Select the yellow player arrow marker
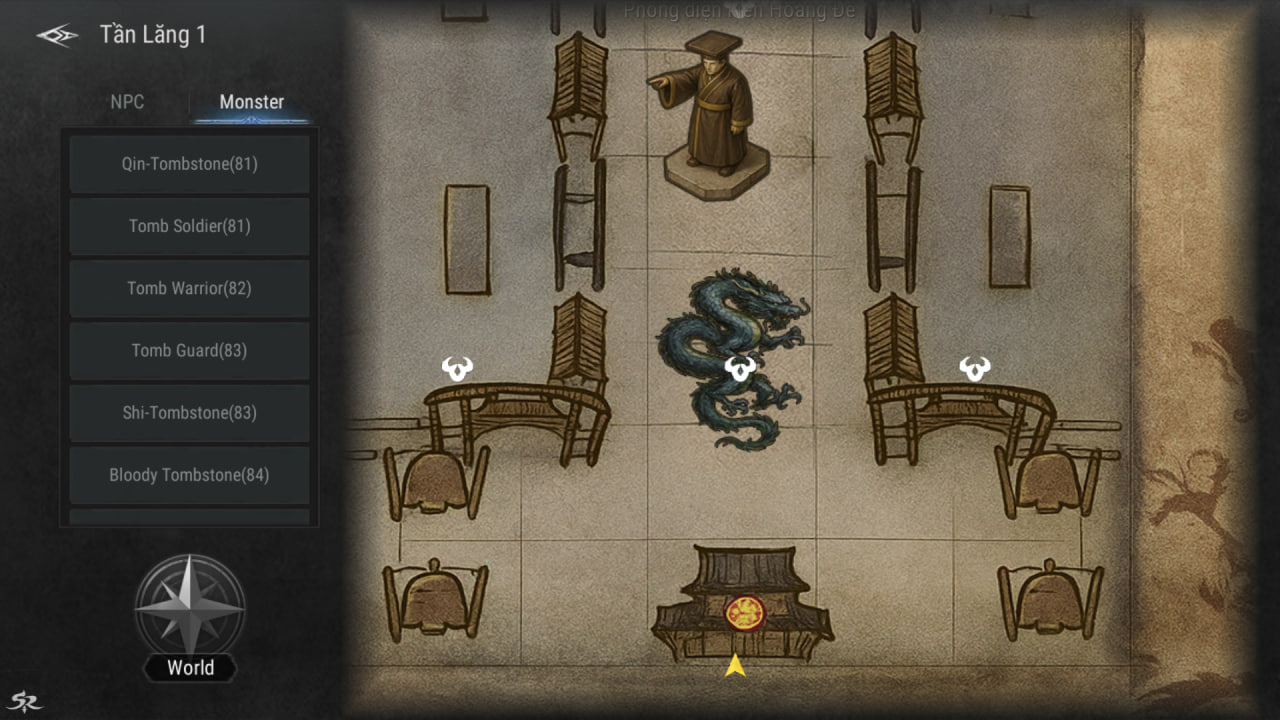 (x=735, y=665)
